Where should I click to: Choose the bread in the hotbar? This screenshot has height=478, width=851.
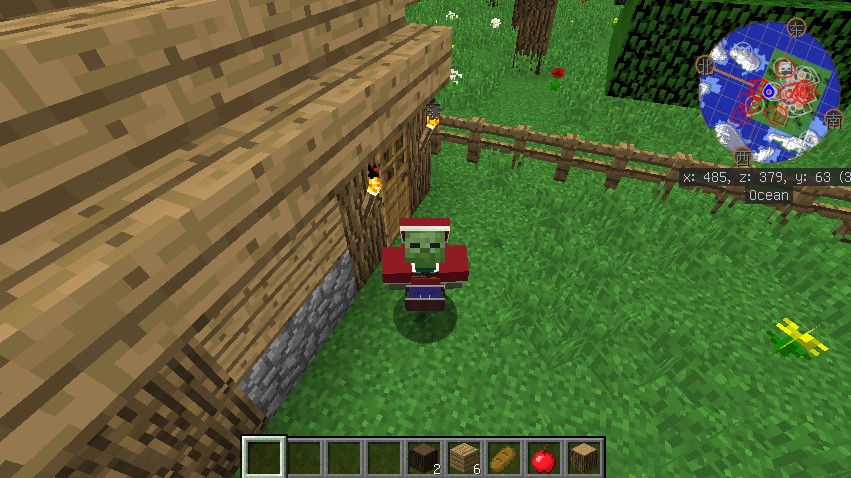(503, 459)
